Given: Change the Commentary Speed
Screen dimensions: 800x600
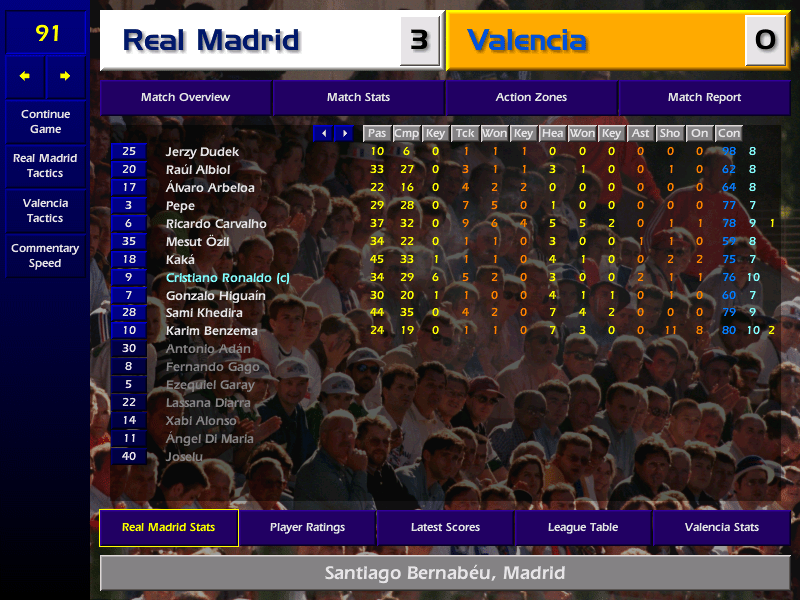Looking at the screenshot, I should 45,256.
